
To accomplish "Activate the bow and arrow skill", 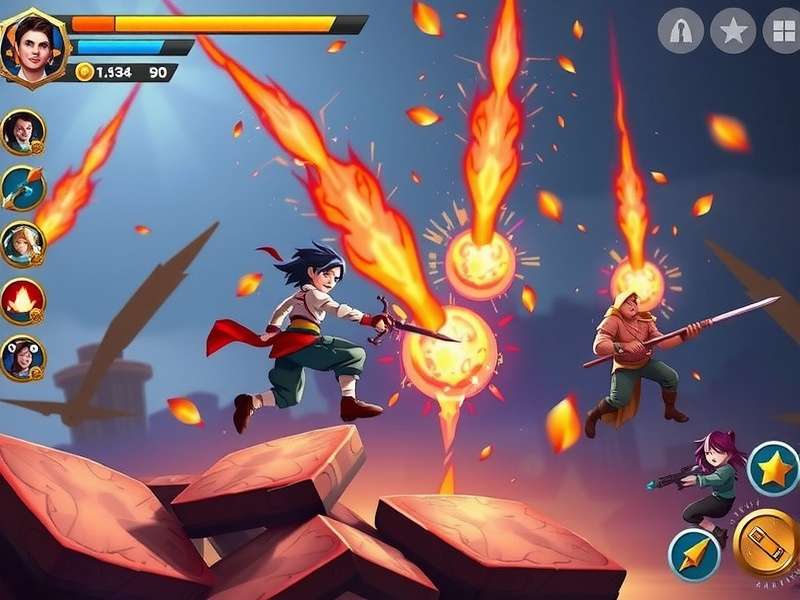I will pyautogui.click(x=22, y=187).
